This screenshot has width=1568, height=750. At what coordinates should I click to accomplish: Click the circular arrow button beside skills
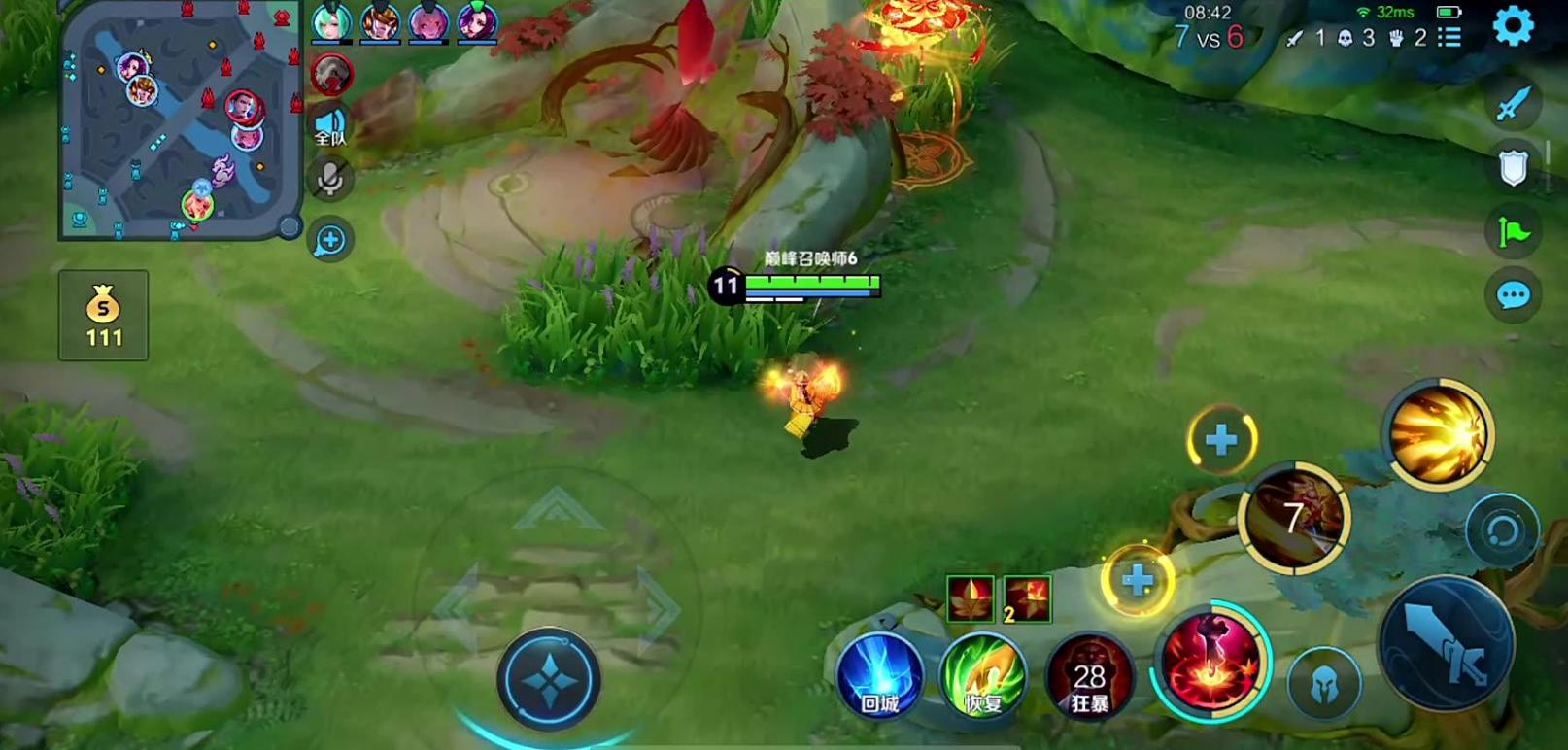point(1501,531)
